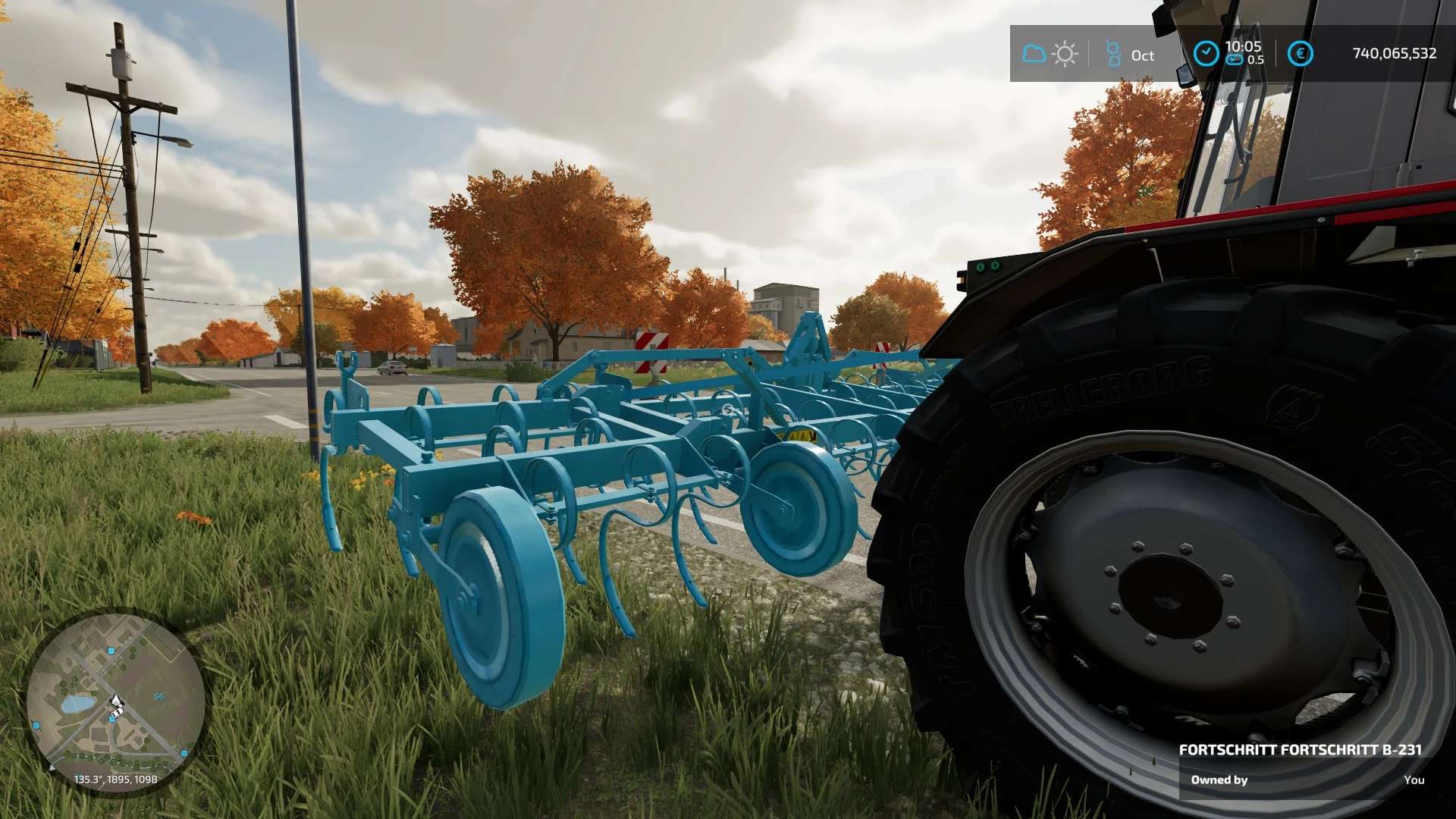1456x819 pixels.
Task: Click the cloud weather icon
Action: [1034, 54]
